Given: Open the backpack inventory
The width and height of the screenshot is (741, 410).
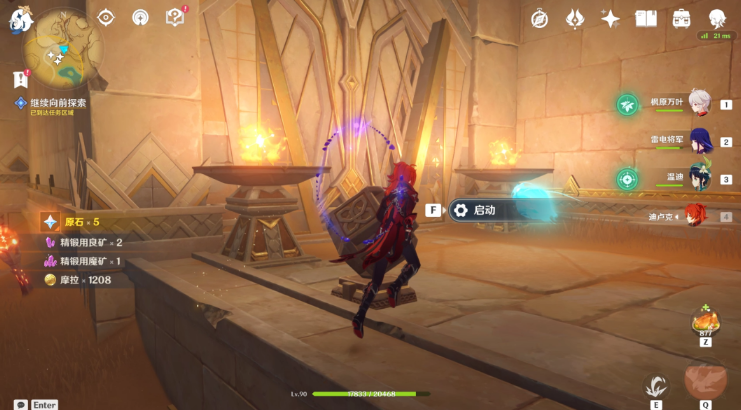Looking at the screenshot, I should pos(682,18).
